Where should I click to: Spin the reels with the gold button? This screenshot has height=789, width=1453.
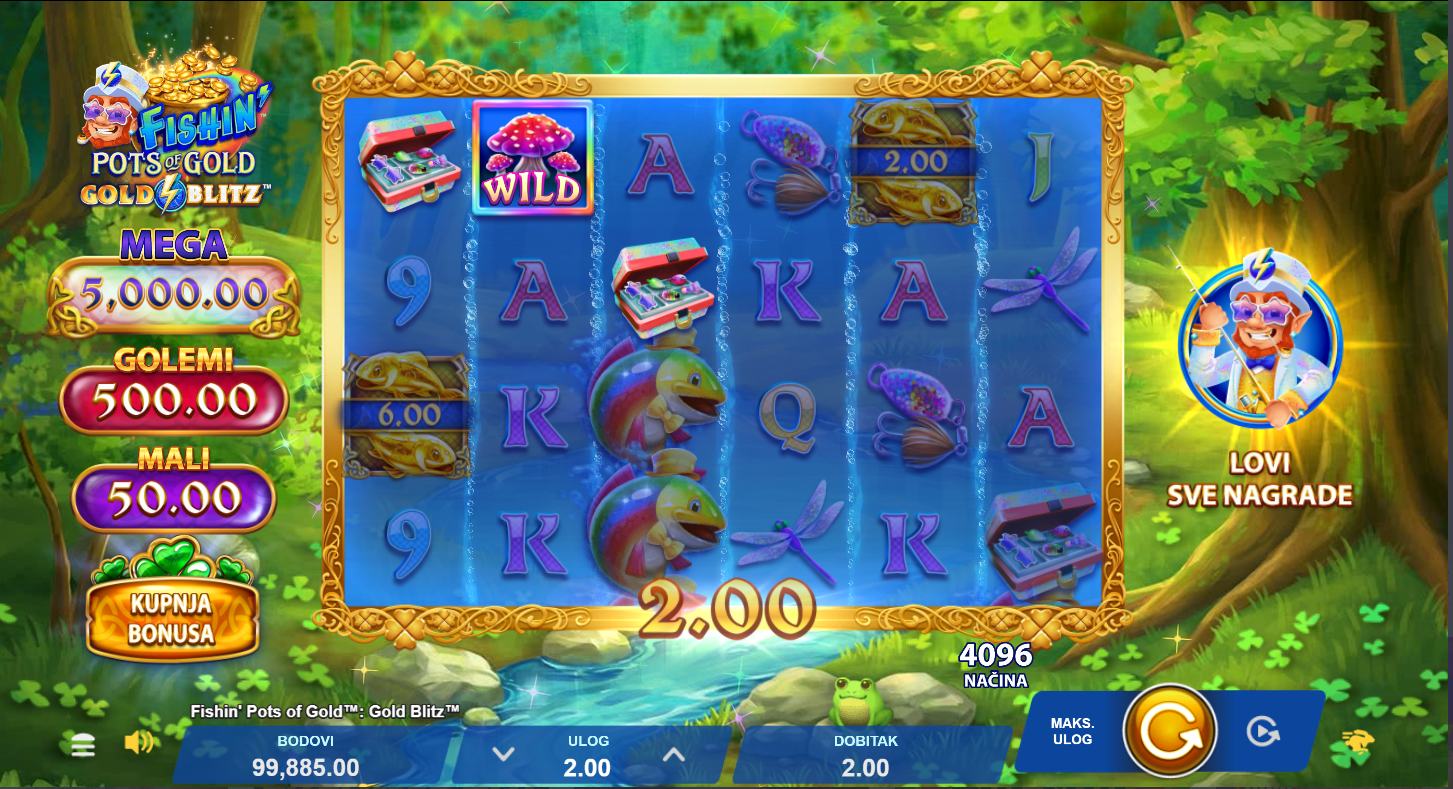click(x=1170, y=731)
